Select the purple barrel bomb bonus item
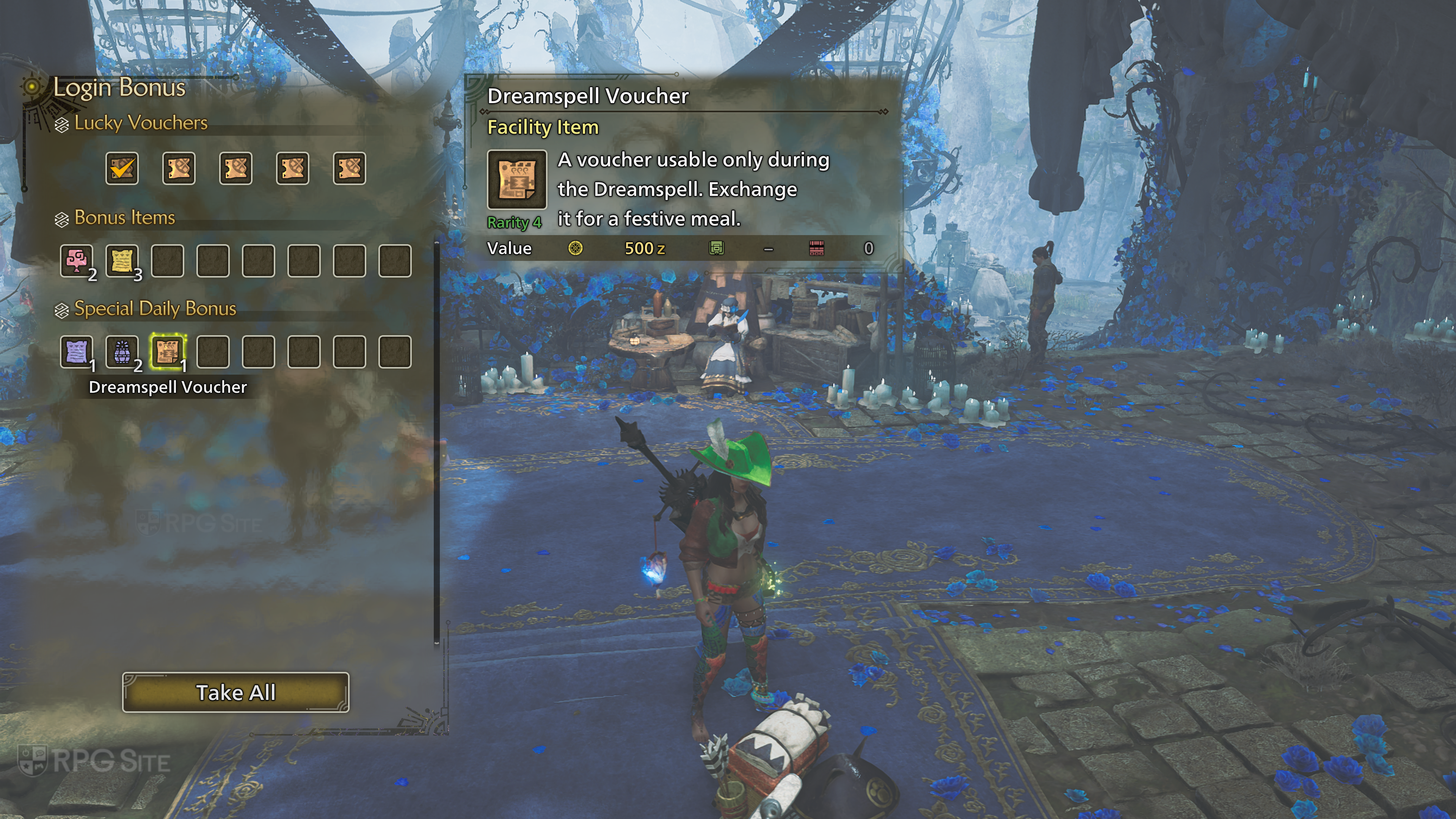 point(122,351)
